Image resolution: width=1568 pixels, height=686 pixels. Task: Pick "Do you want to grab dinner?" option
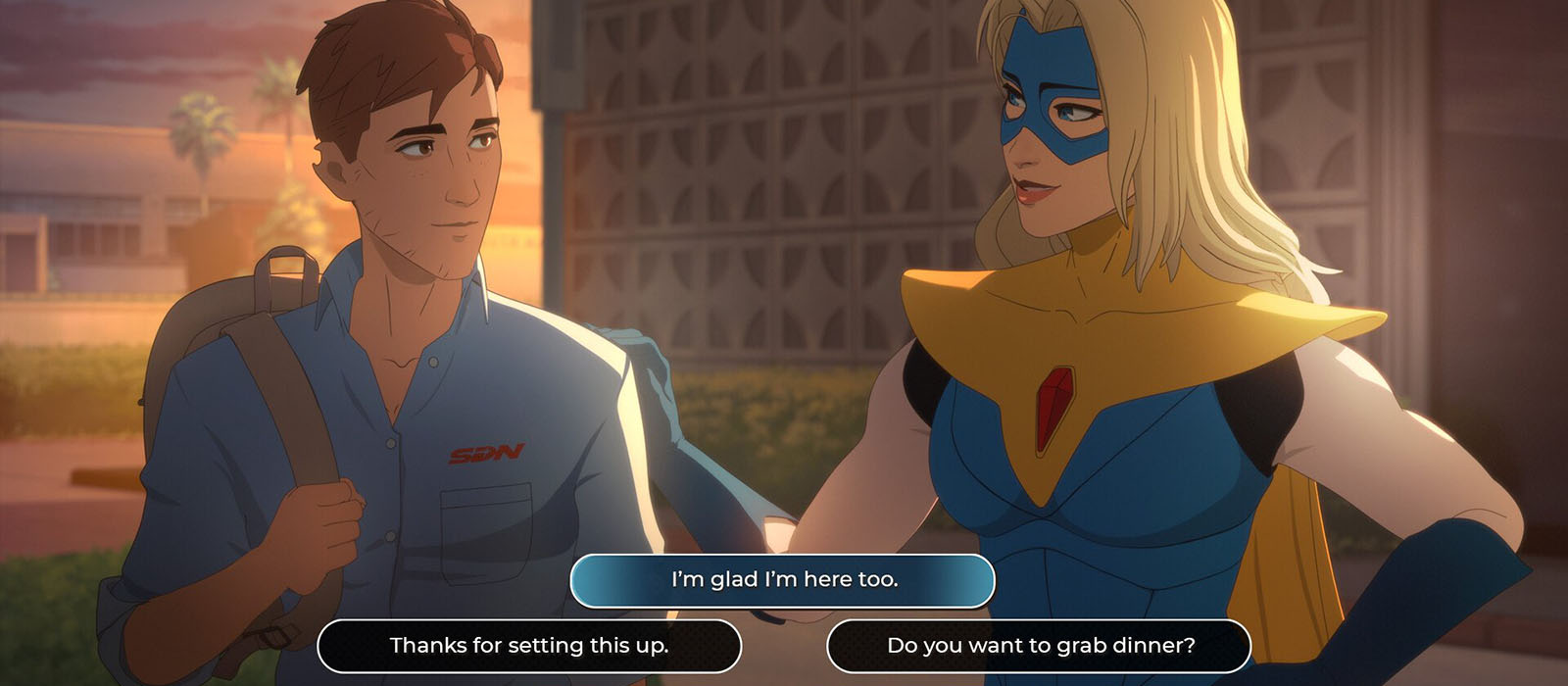(1040, 646)
